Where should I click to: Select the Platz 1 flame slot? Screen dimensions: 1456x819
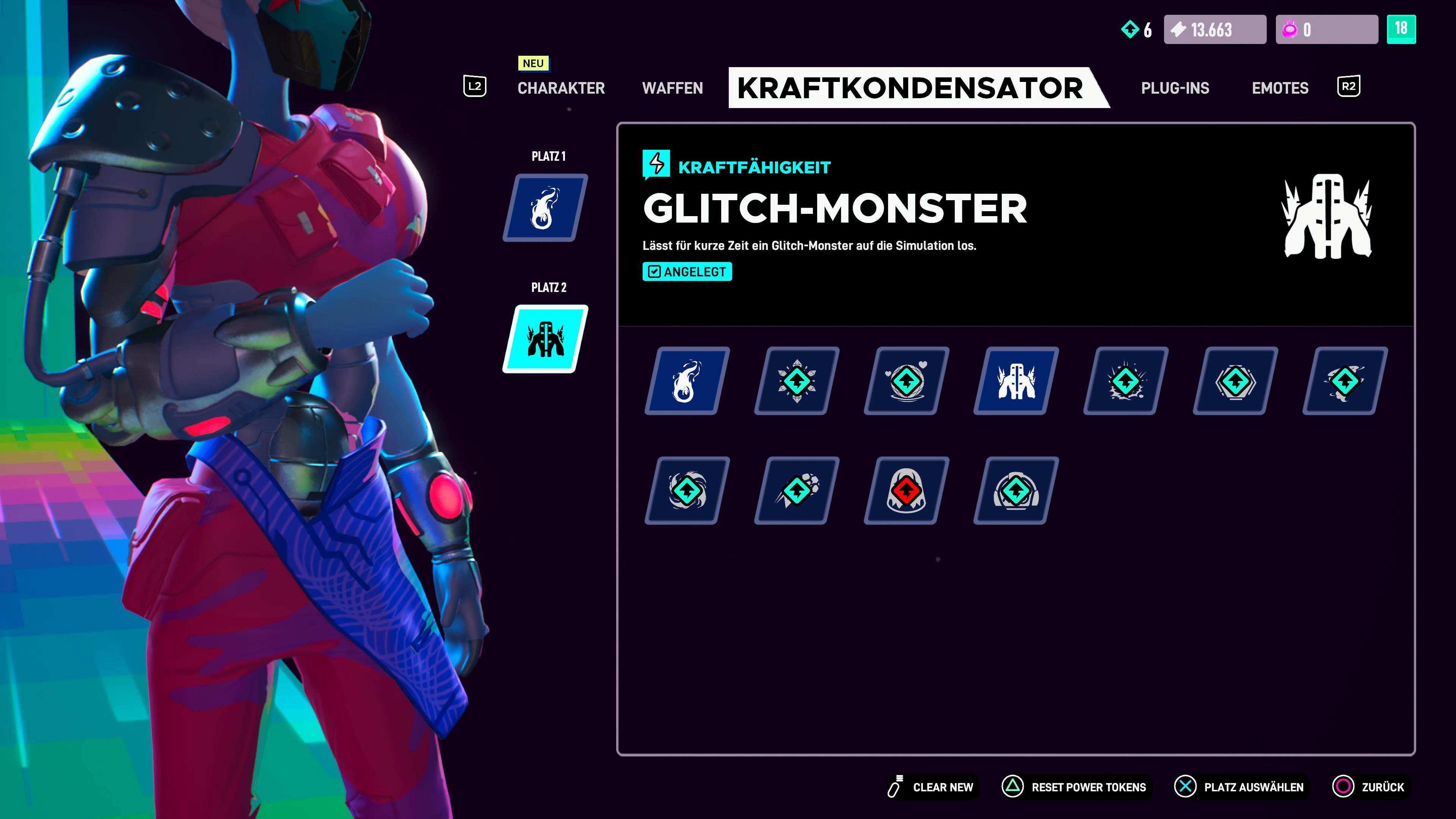tap(545, 208)
